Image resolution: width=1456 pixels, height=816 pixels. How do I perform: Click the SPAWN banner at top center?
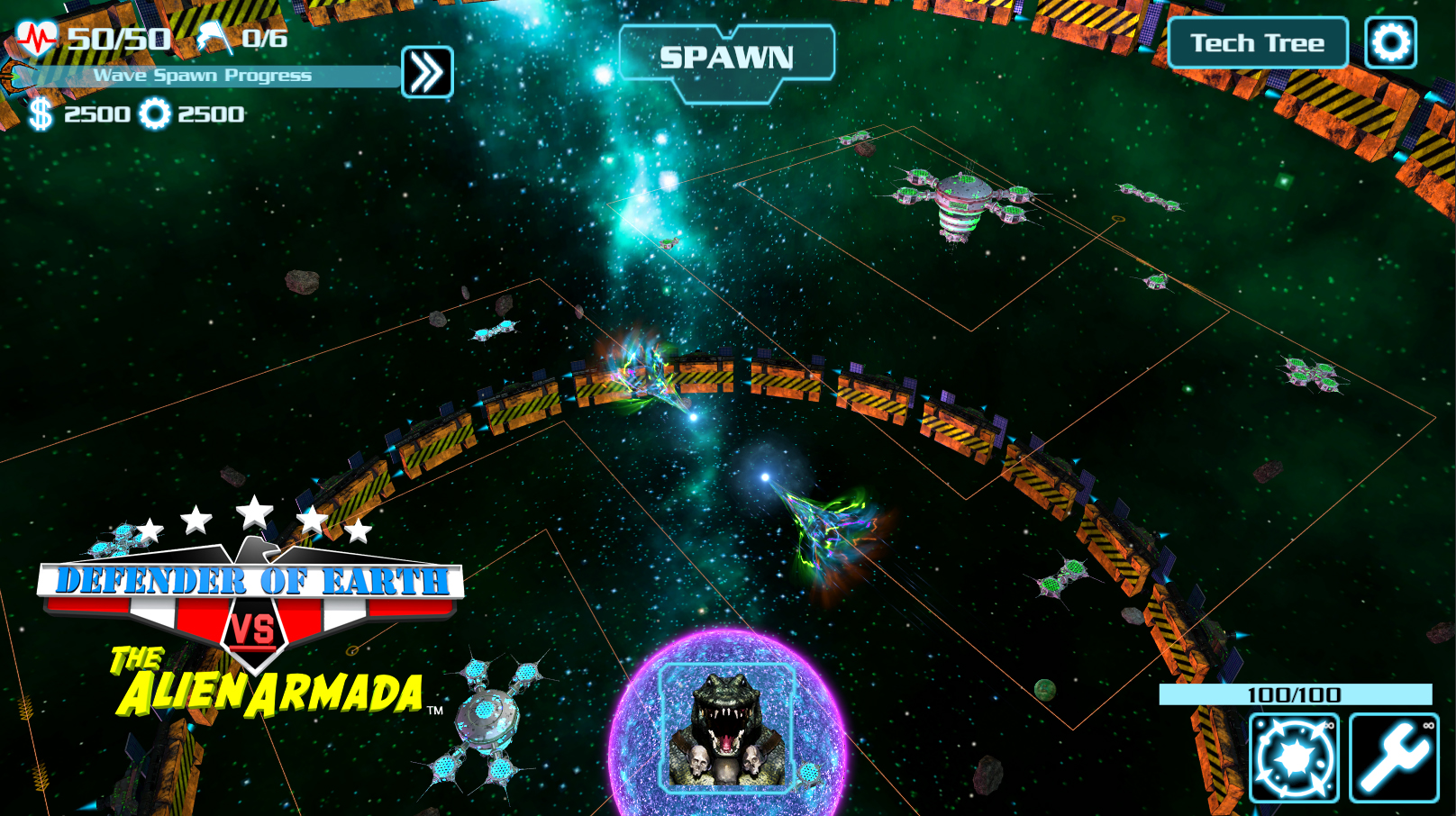(x=726, y=56)
